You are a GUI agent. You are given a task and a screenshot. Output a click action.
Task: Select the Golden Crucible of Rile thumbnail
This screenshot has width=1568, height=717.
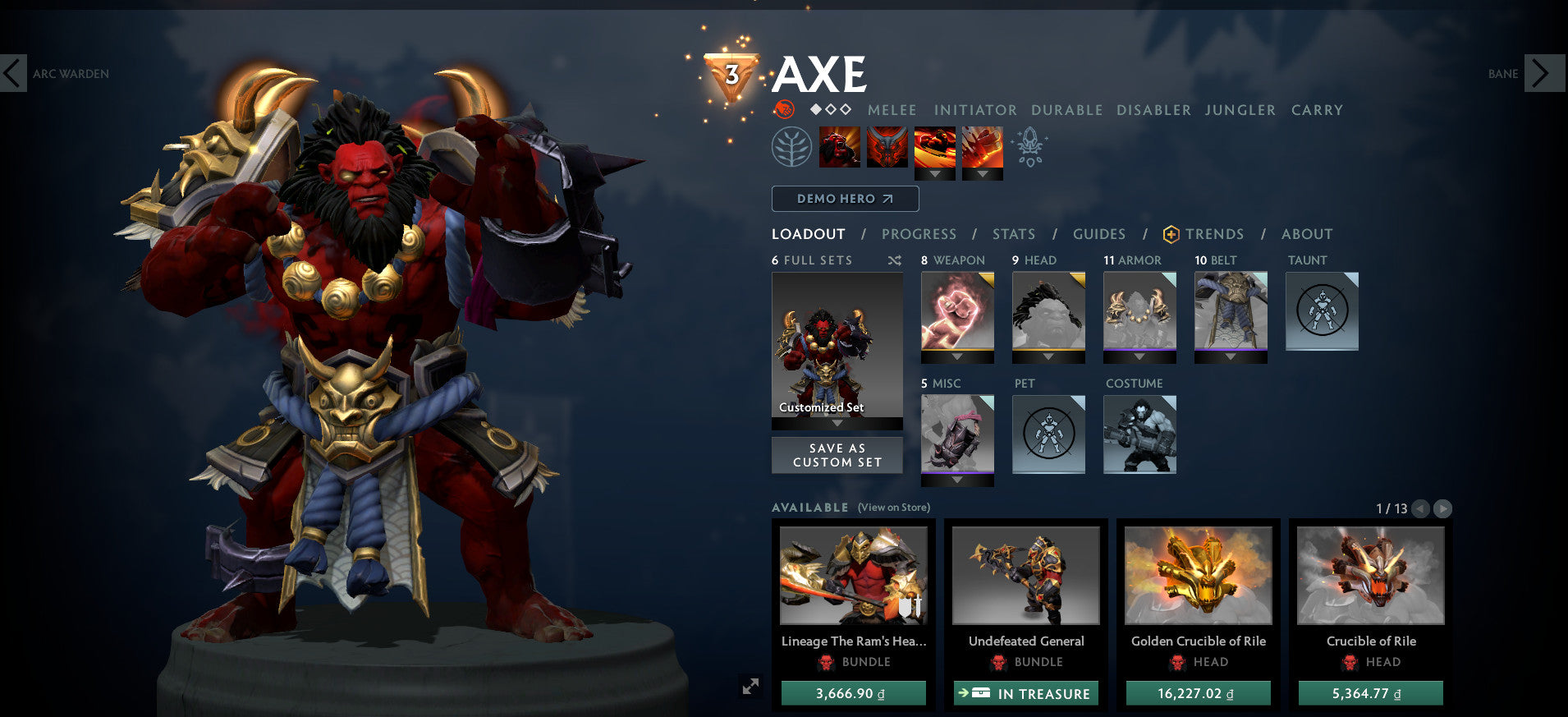click(1197, 576)
